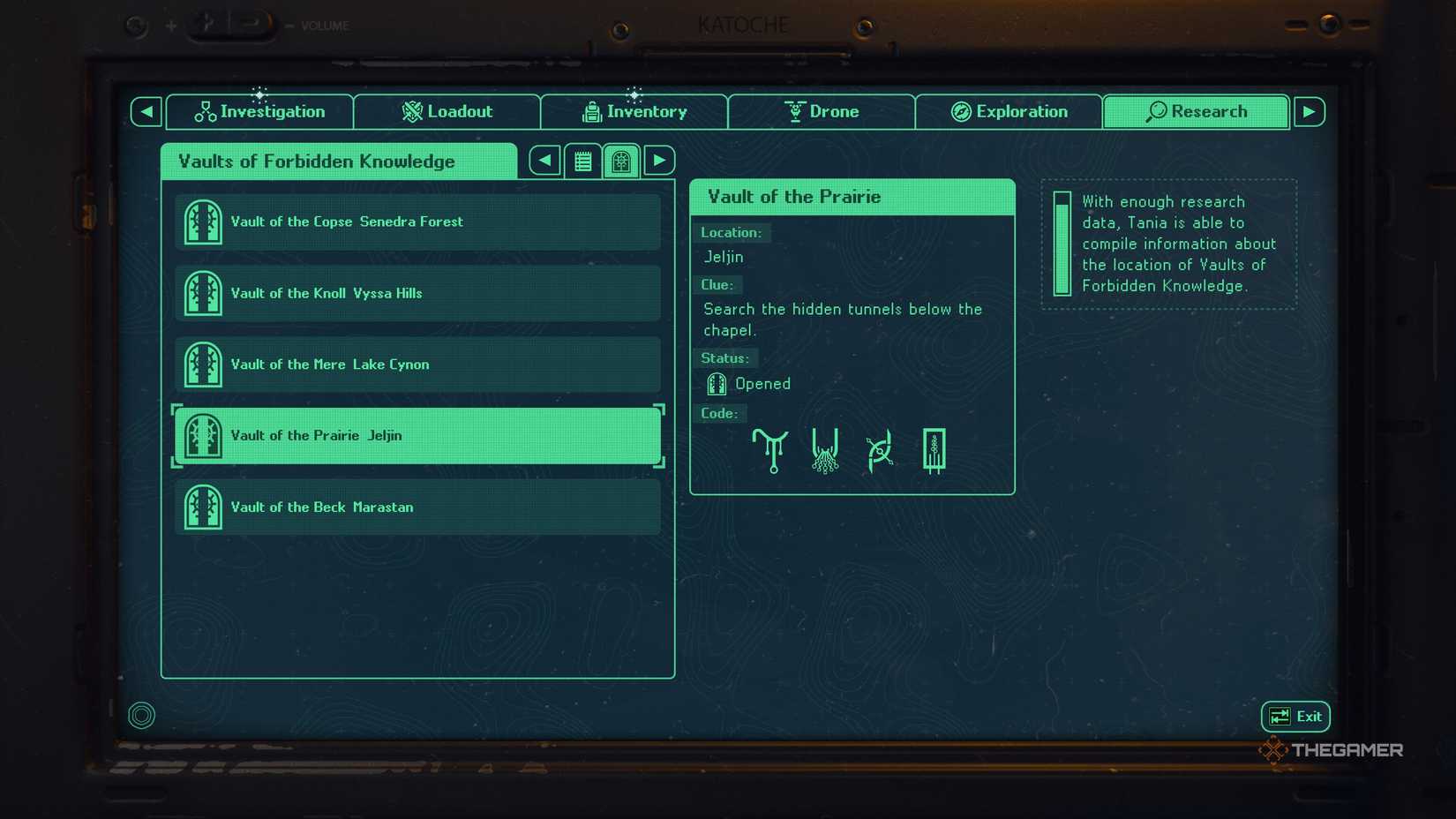Viewport: 1456px width, 819px height.
Task: Click the concentric circle icon in the bottom-left corner
Action: tap(140, 716)
